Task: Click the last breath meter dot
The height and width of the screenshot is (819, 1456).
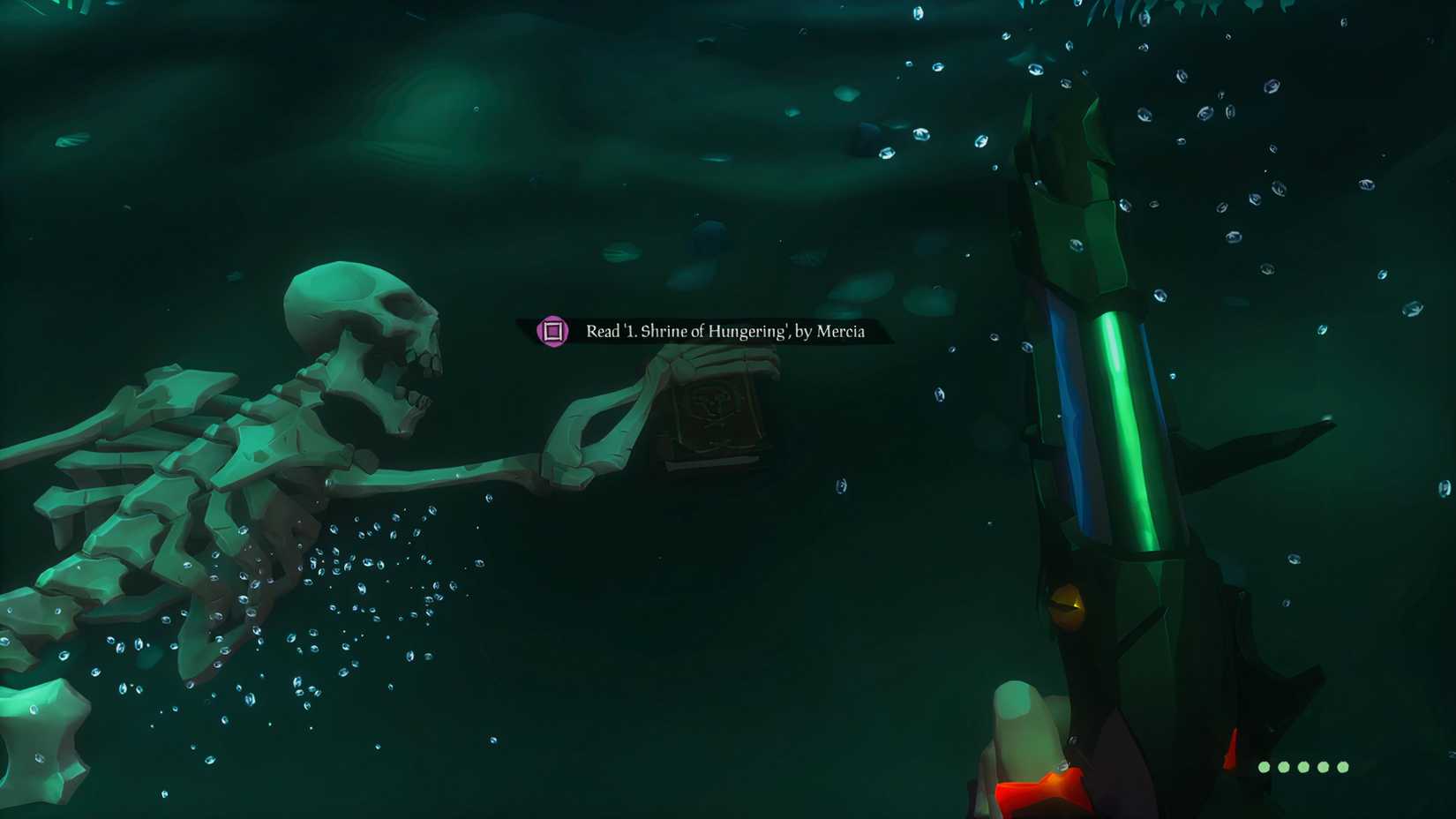Action: 1343,767
